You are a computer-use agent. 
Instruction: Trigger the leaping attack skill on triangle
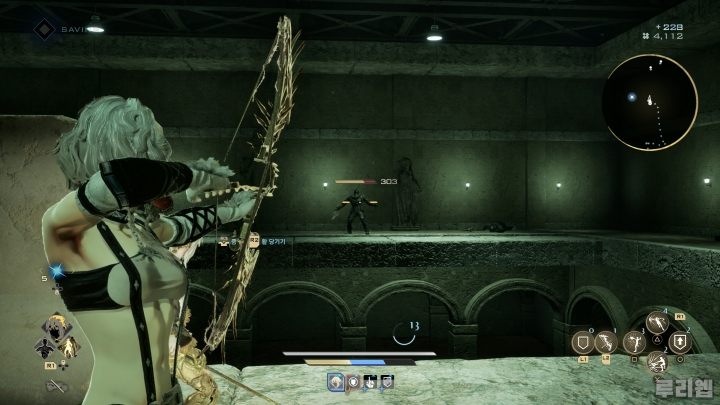point(657,322)
